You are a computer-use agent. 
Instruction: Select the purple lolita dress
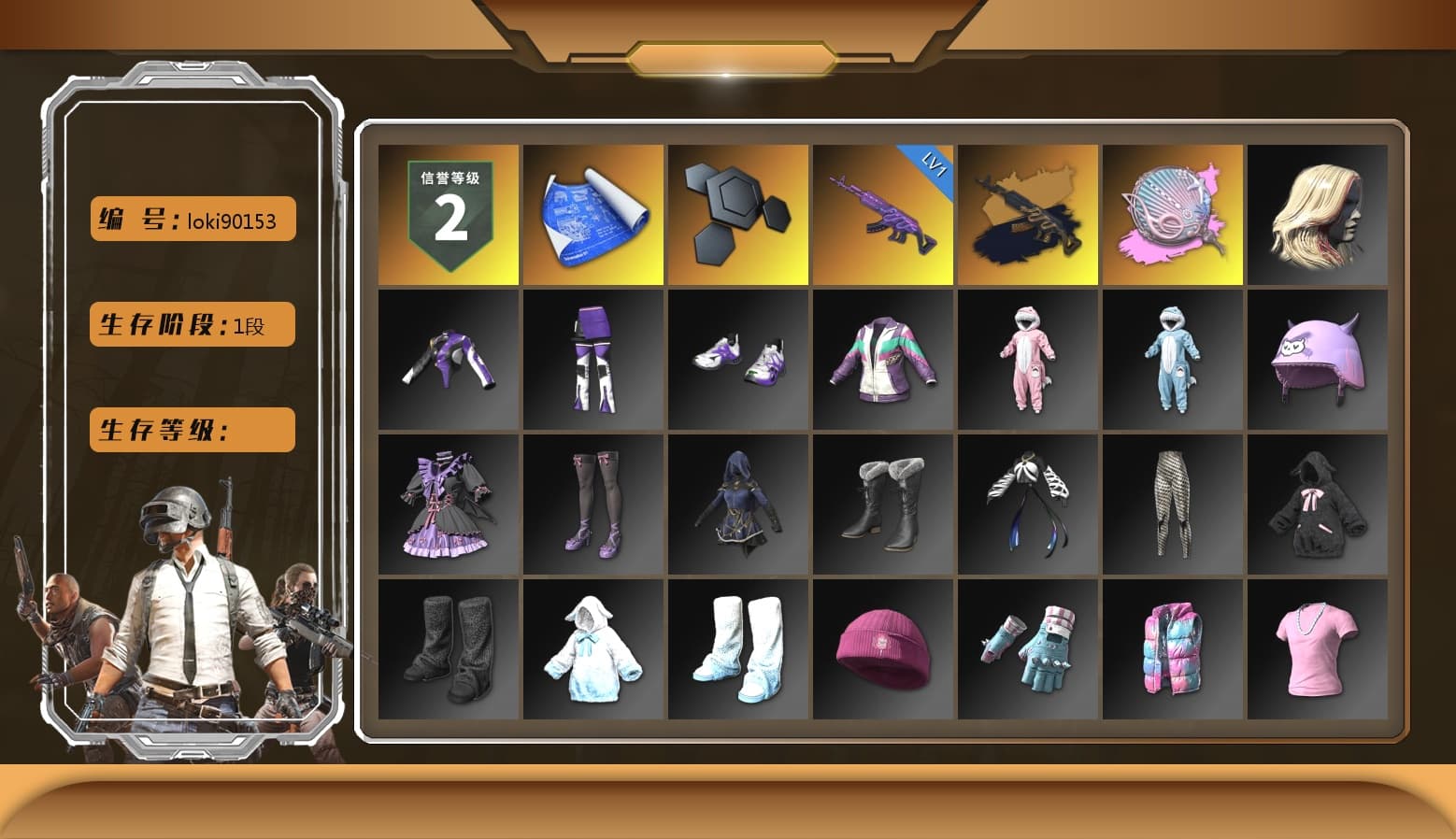point(447,505)
